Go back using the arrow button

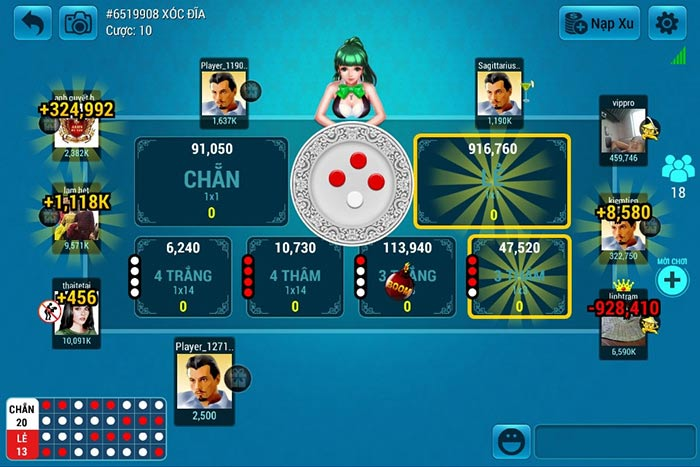pyautogui.click(x=33, y=22)
